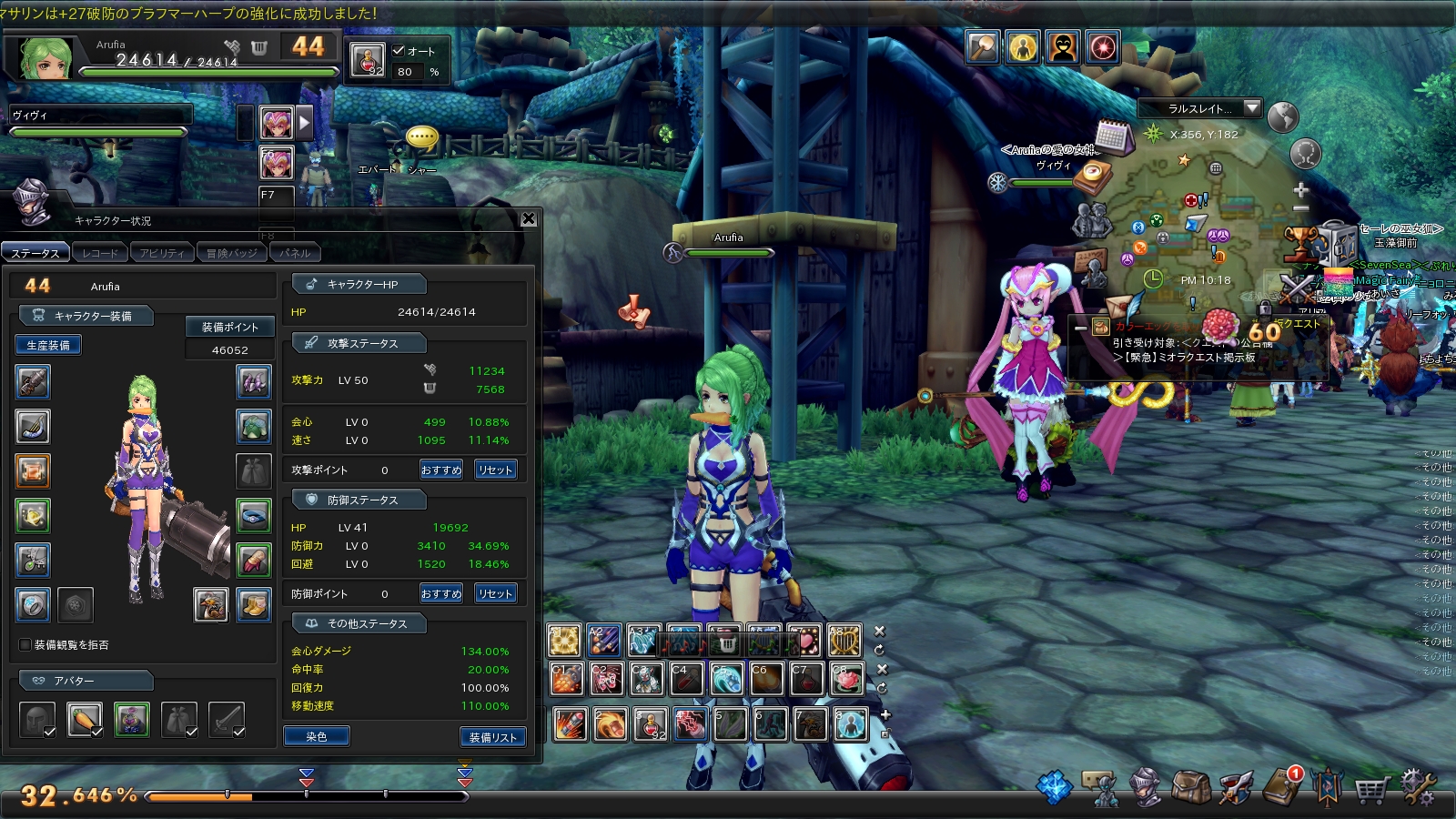Choose おすすめ for defense points
The width and height of the screenshot is (1456, 819).
coord(441,593)
